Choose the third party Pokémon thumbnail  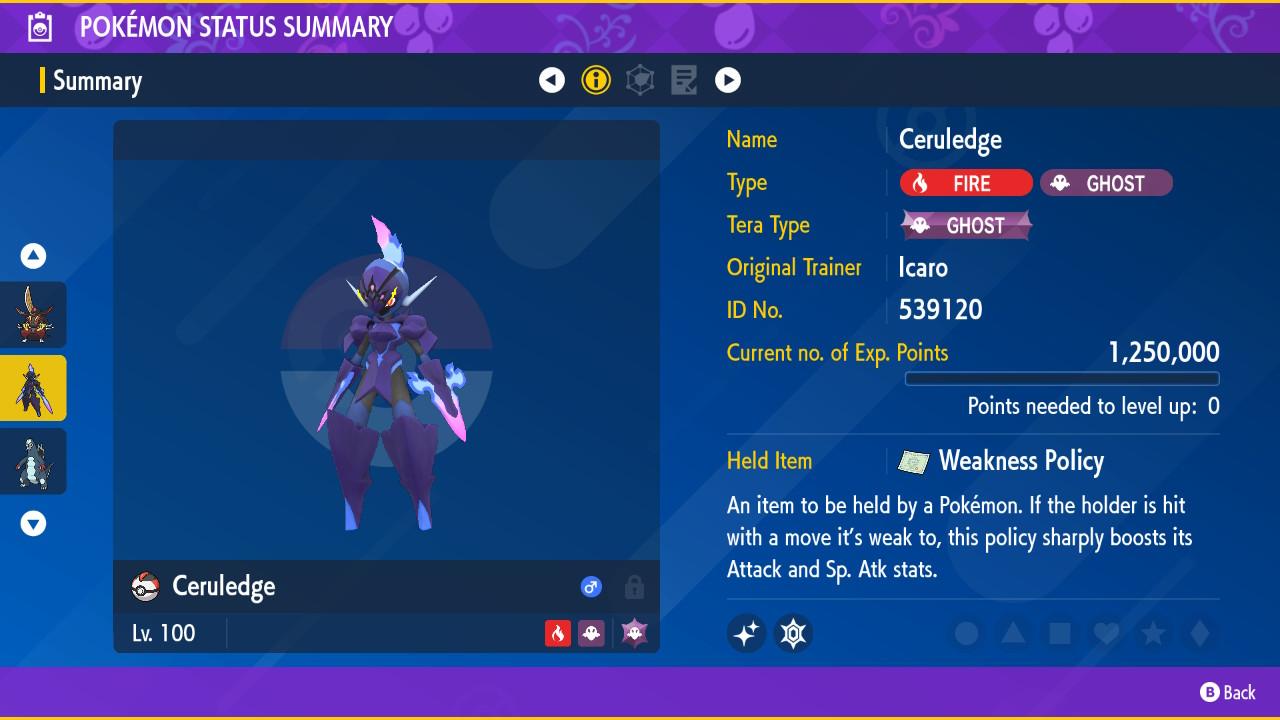tap(33, 461)
